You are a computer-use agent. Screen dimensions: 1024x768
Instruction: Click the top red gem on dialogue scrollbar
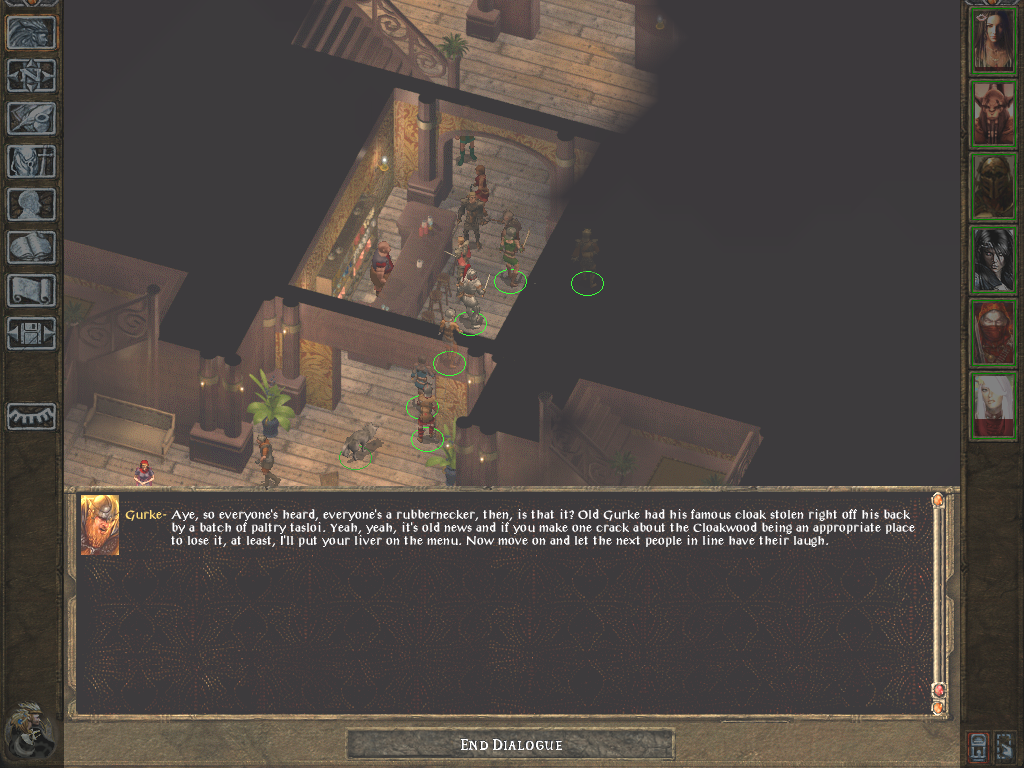[938, 500]
